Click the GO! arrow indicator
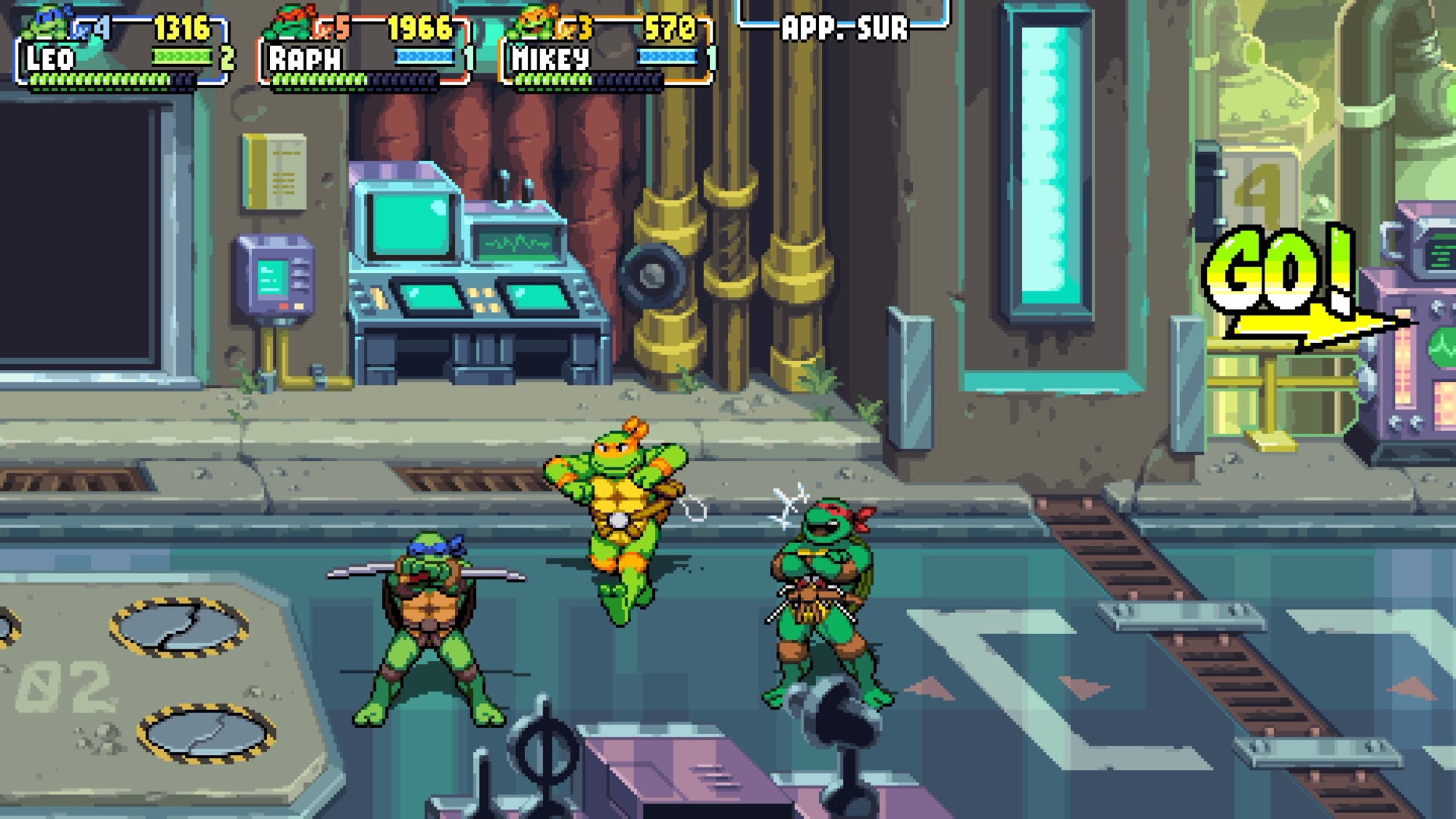This screenshot has width=1456, height=819. [1303, 291]
